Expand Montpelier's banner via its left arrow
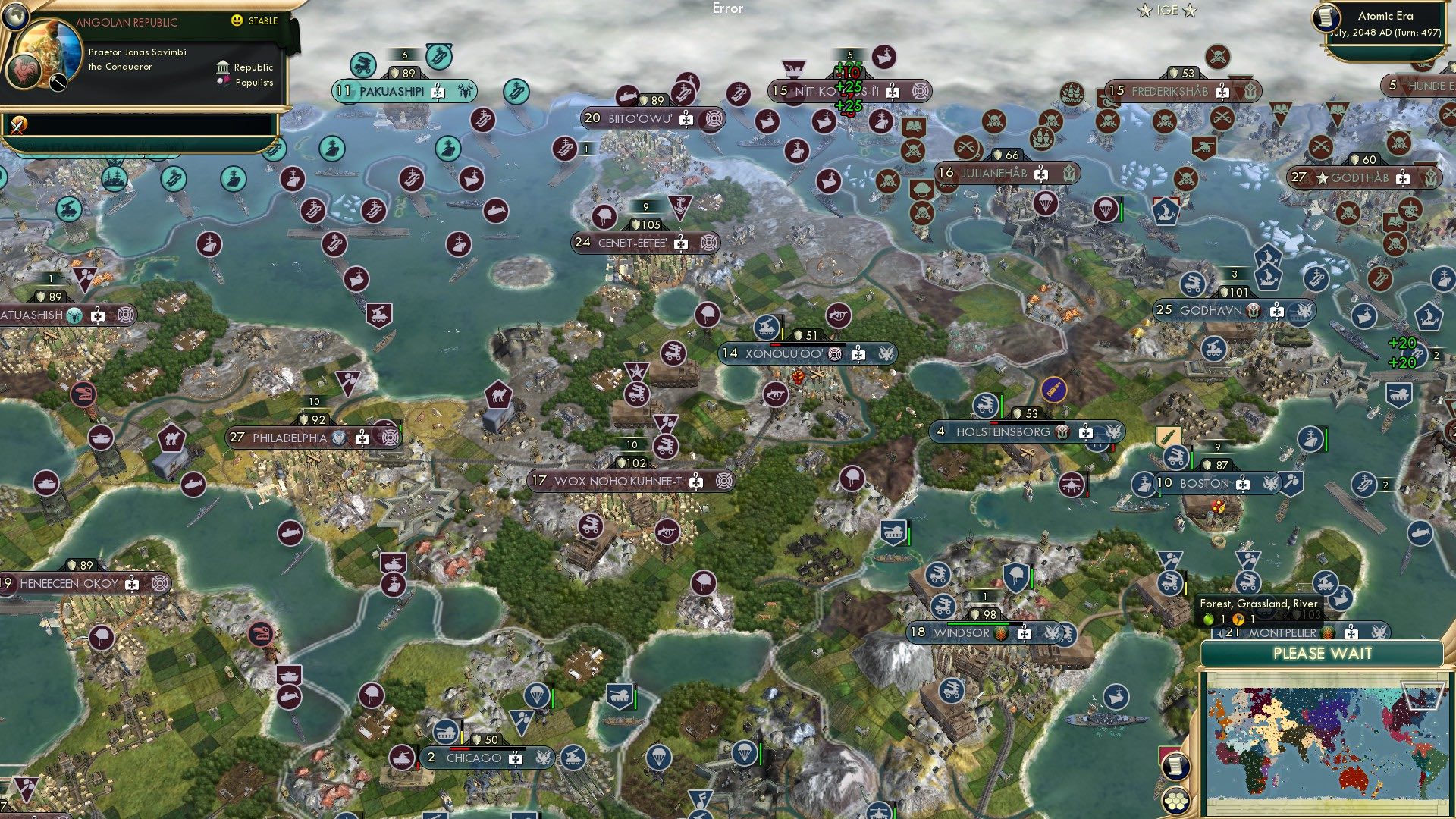 click(1219, 633)
